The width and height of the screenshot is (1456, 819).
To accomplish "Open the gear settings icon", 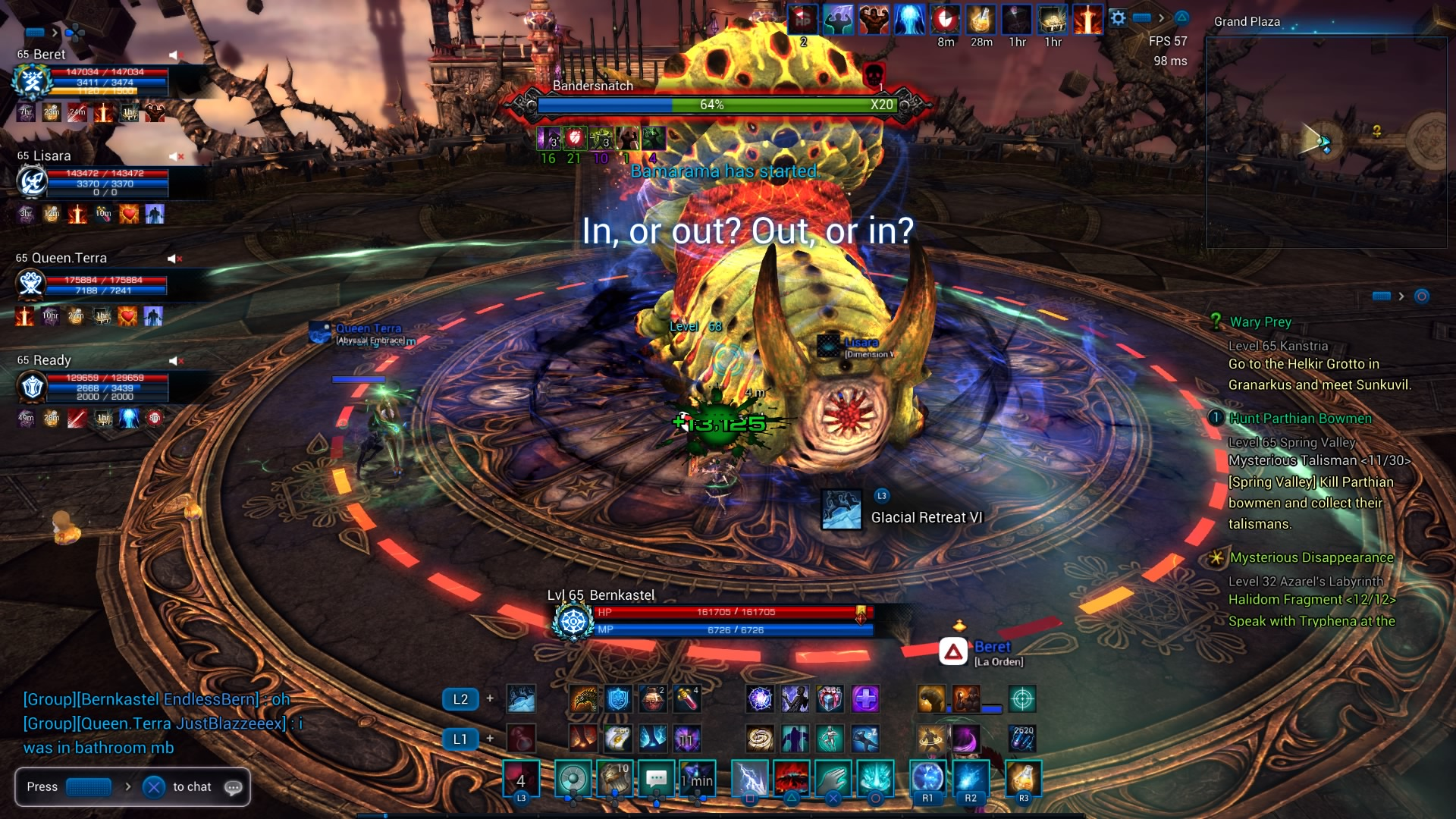I will click(x=1118, y=18).
